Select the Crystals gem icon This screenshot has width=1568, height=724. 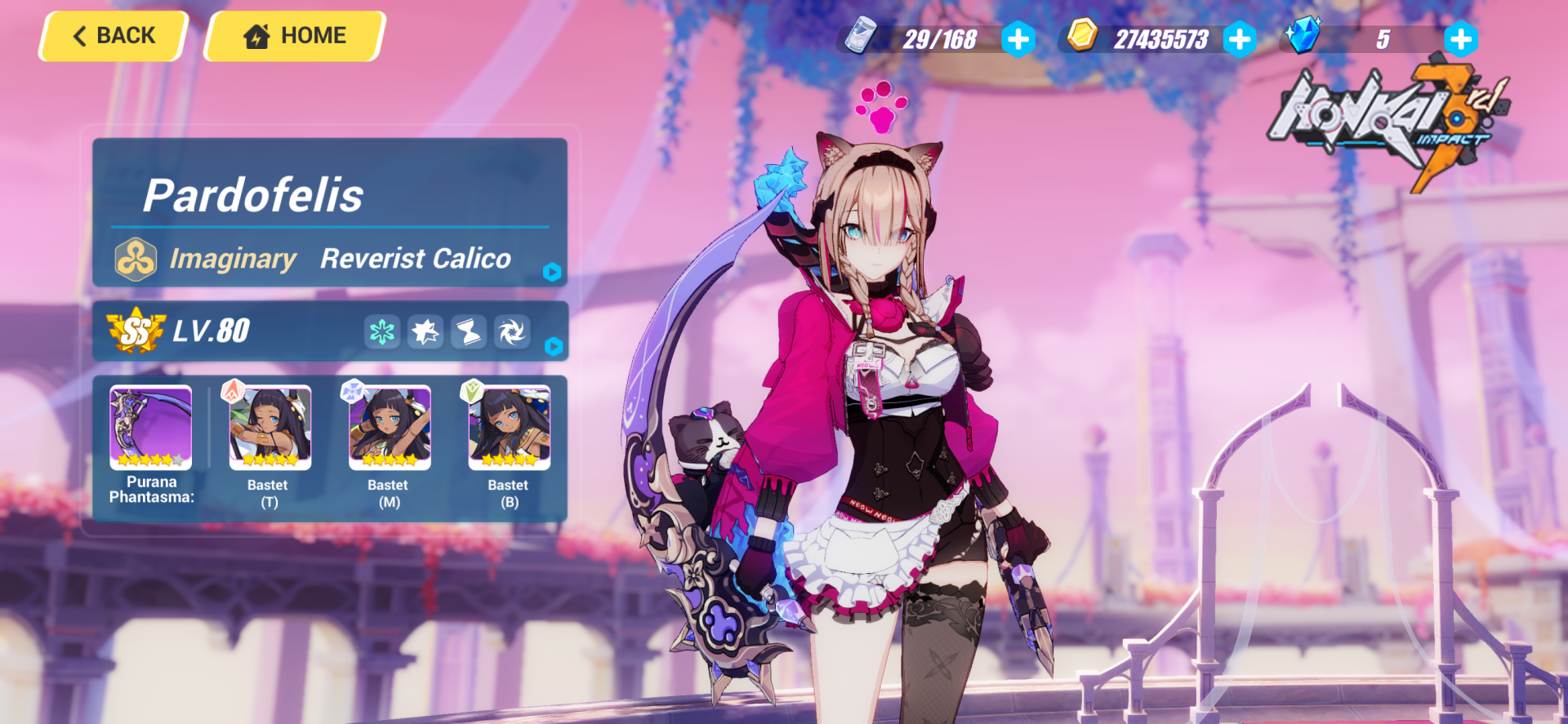pos(1304,36)
